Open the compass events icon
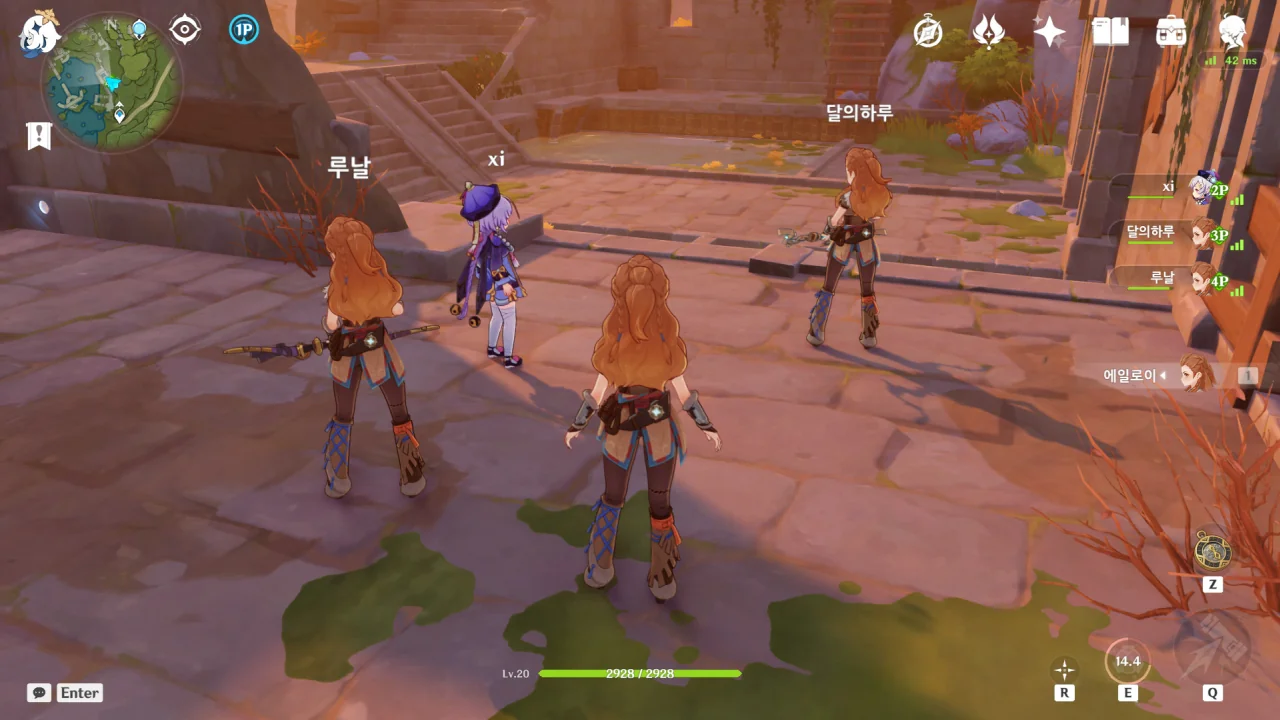 (928, 32)
